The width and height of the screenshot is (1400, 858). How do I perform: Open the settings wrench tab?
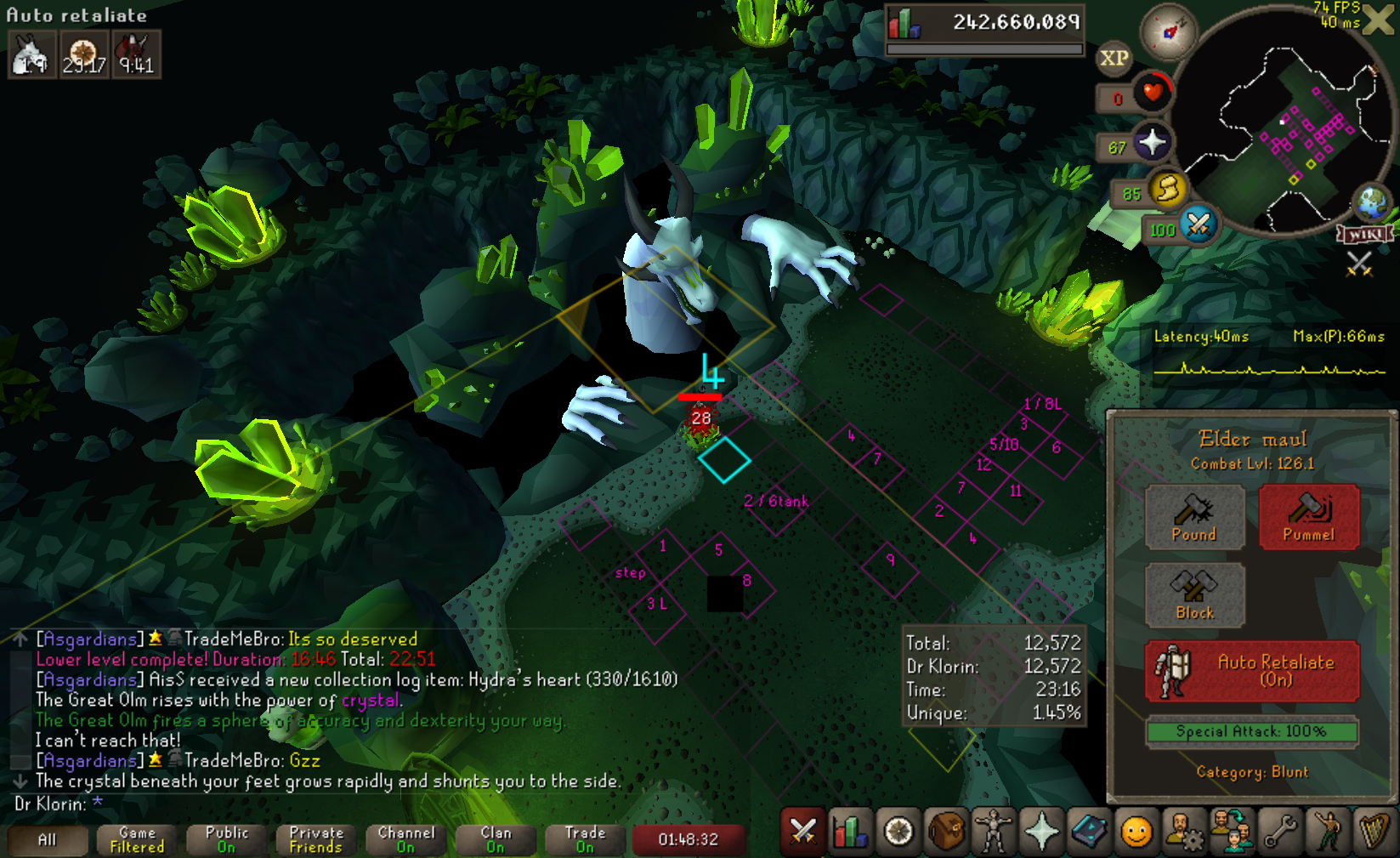[1278, 831]
